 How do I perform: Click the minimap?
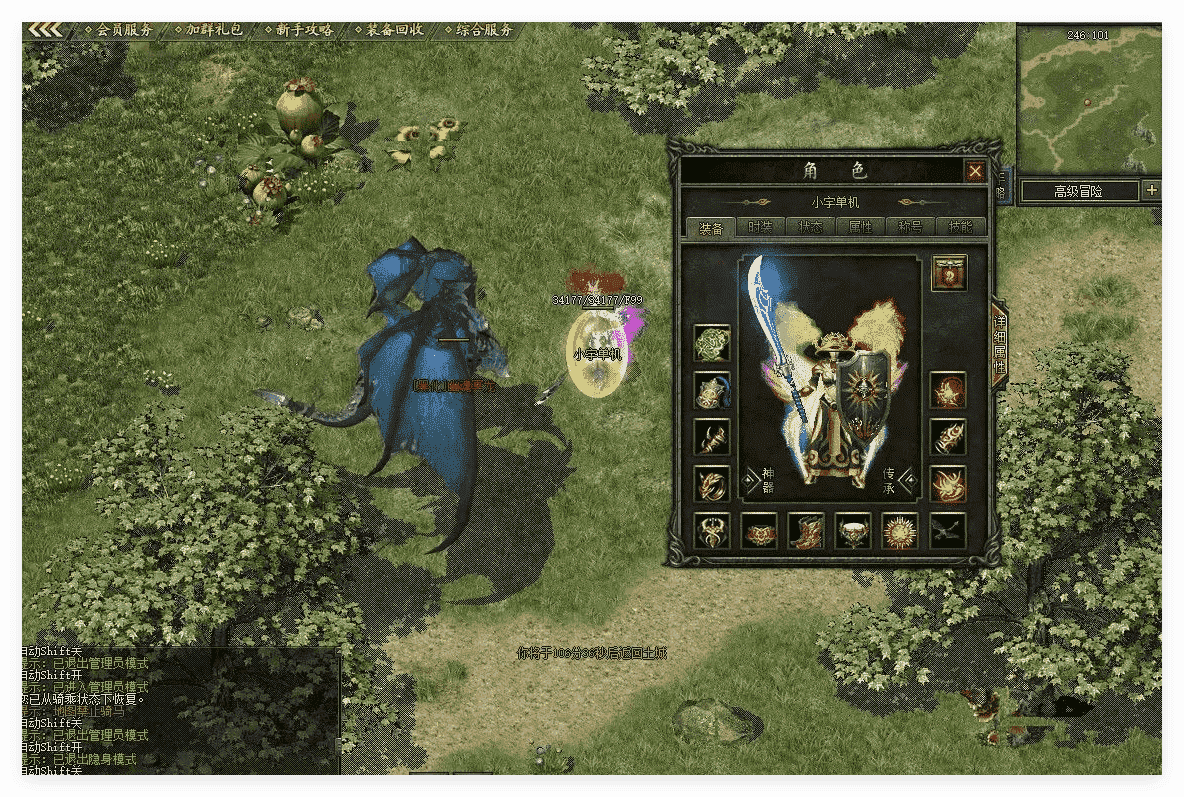1088,100
